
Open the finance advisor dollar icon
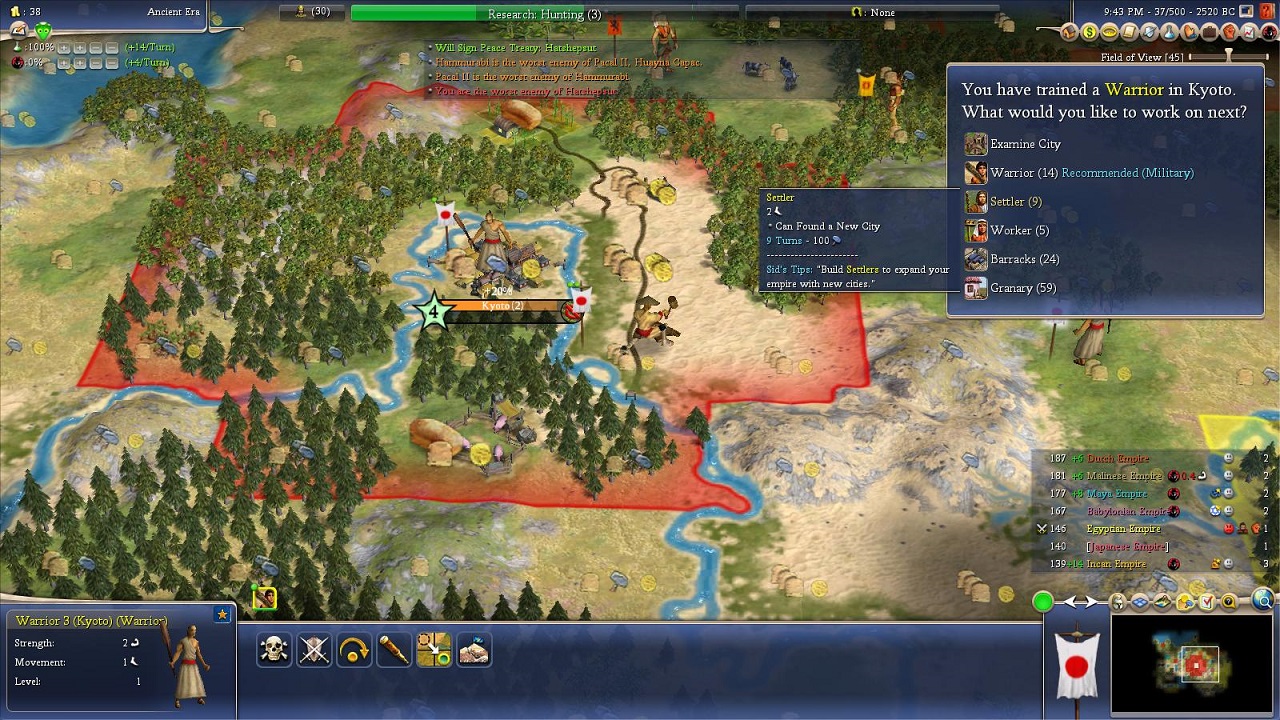1089,33
